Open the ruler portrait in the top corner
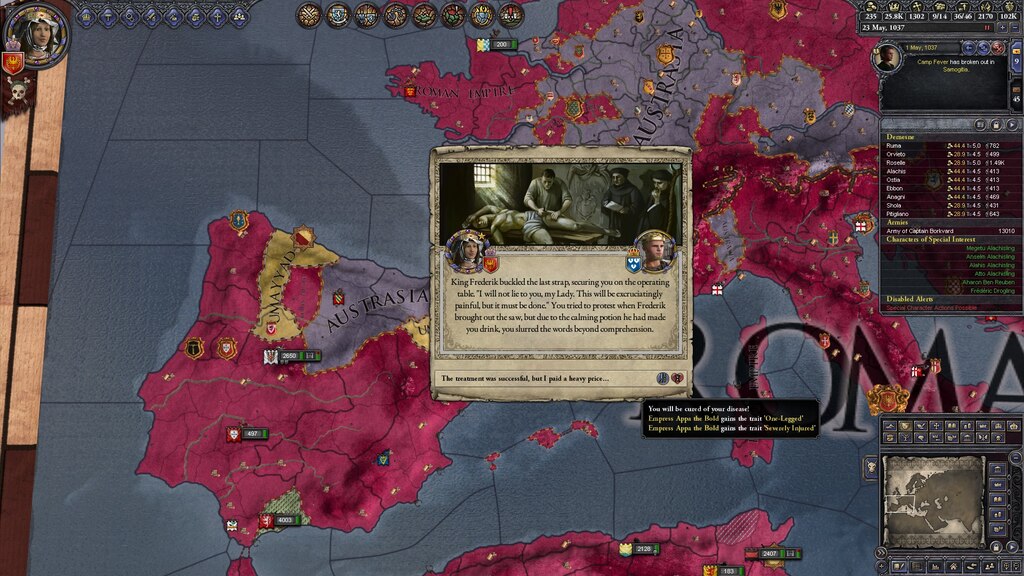This screenshot has width=1024, height=576. click(37, 32)
